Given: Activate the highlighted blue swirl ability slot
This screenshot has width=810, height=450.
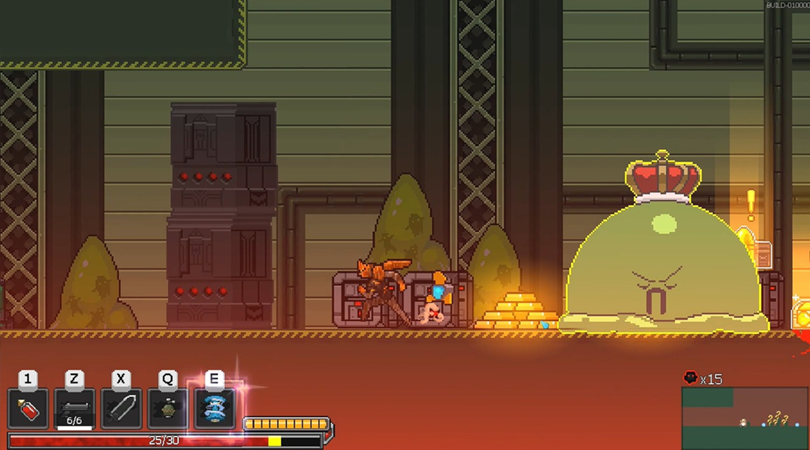Looking at the screenshot, I should coord(214,409).
